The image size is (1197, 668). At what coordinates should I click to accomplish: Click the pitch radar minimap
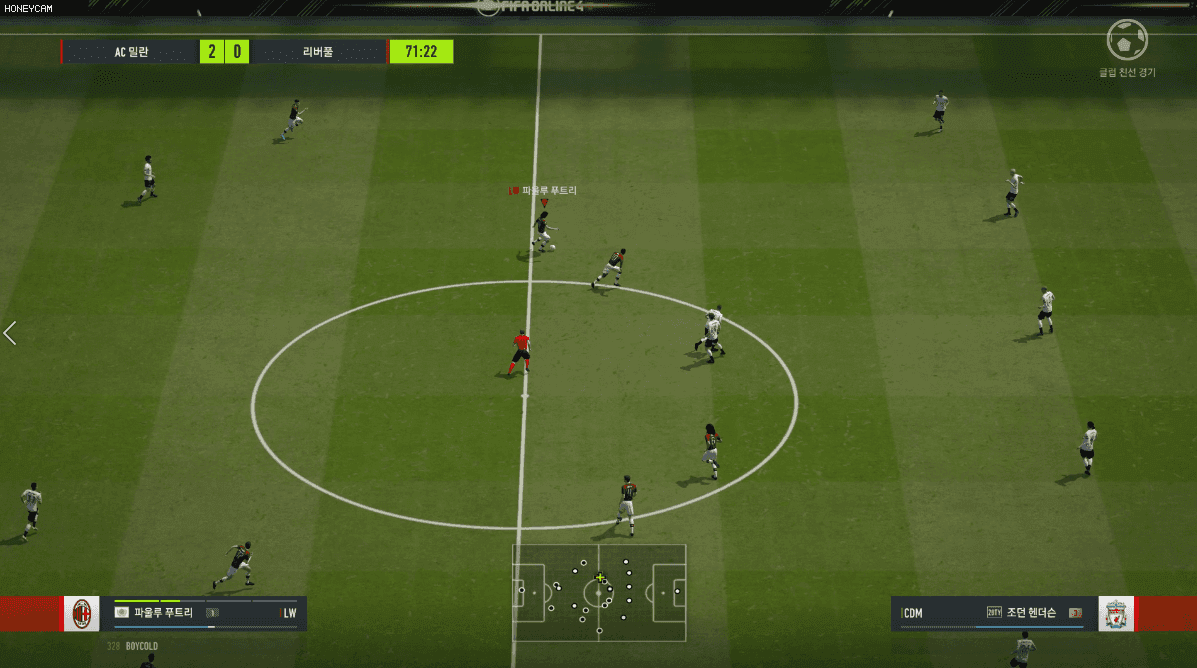tap(599, 592)
